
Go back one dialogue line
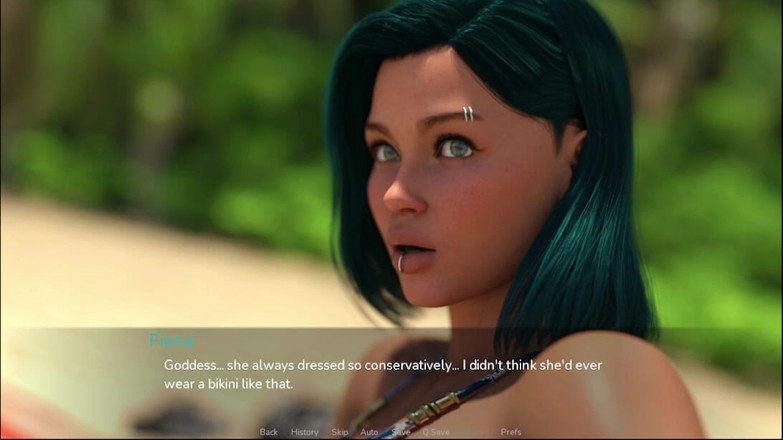268,432
